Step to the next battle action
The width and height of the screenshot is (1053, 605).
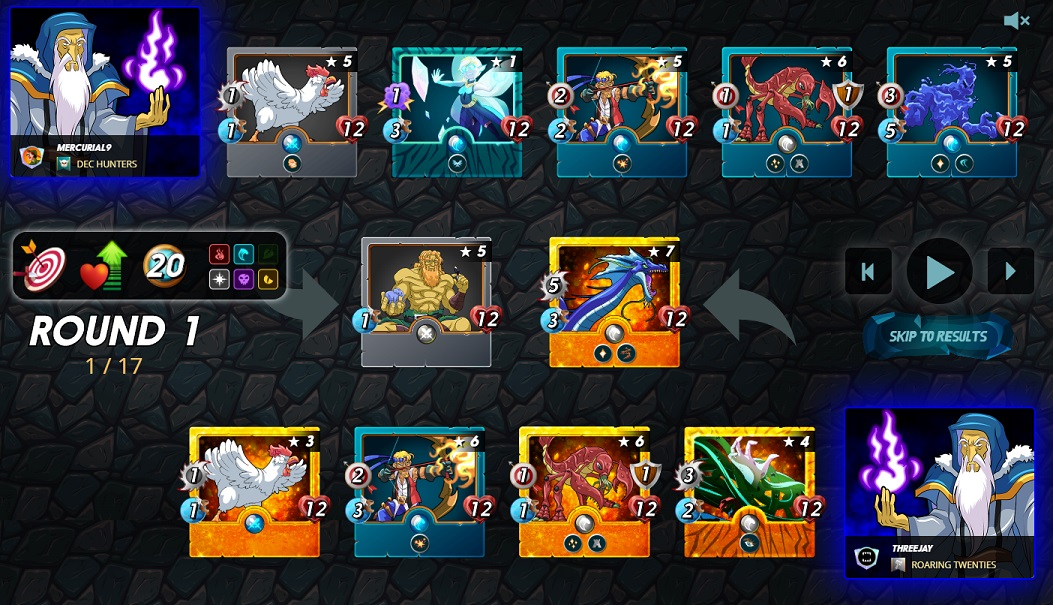click(1010, 271)
